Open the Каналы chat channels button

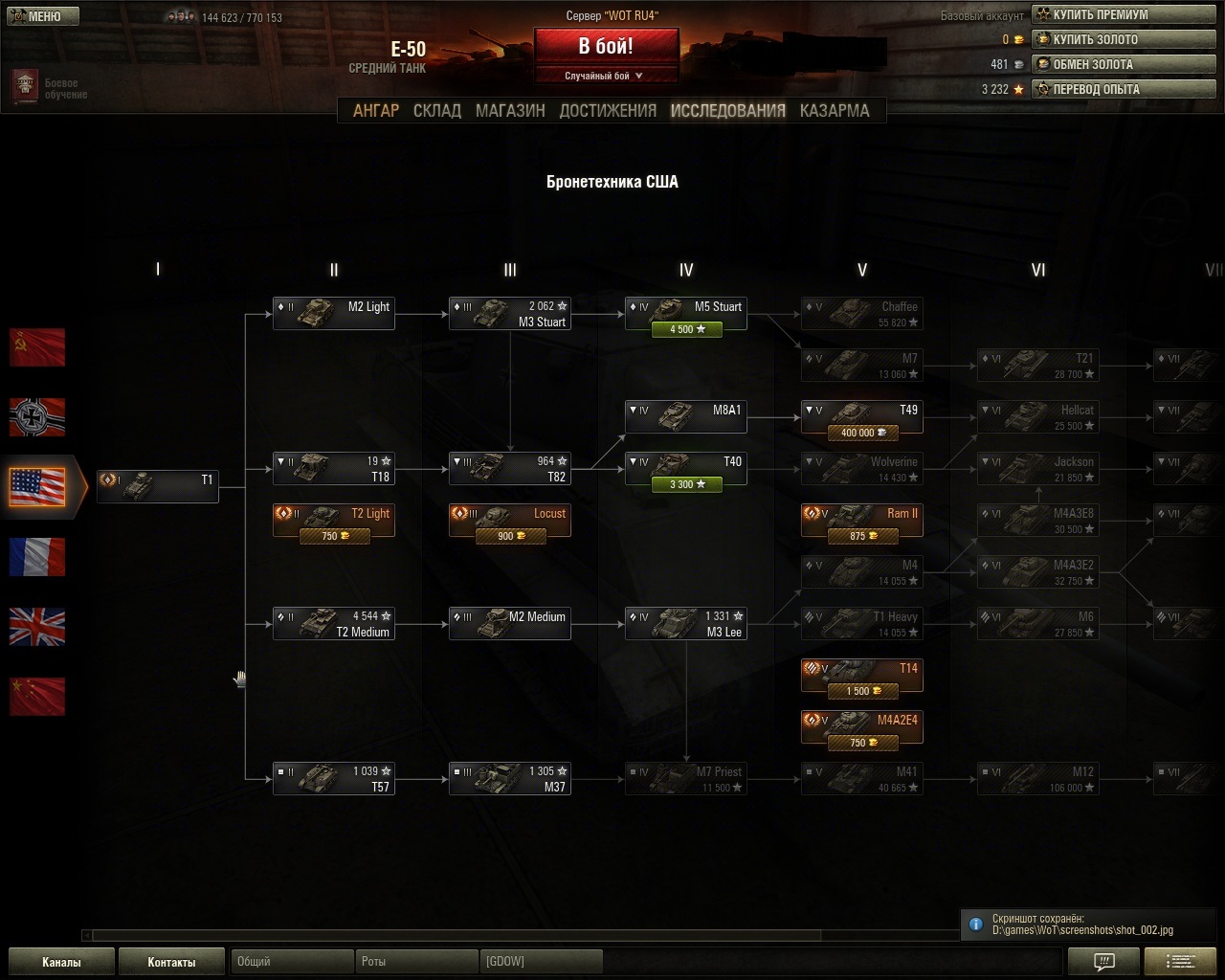click(61, 962)
